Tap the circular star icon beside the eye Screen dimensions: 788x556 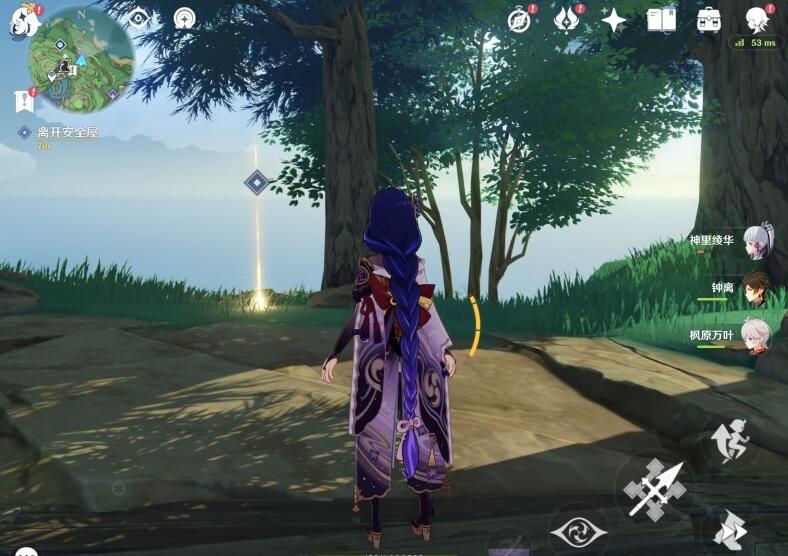click(x=184, y=18)
